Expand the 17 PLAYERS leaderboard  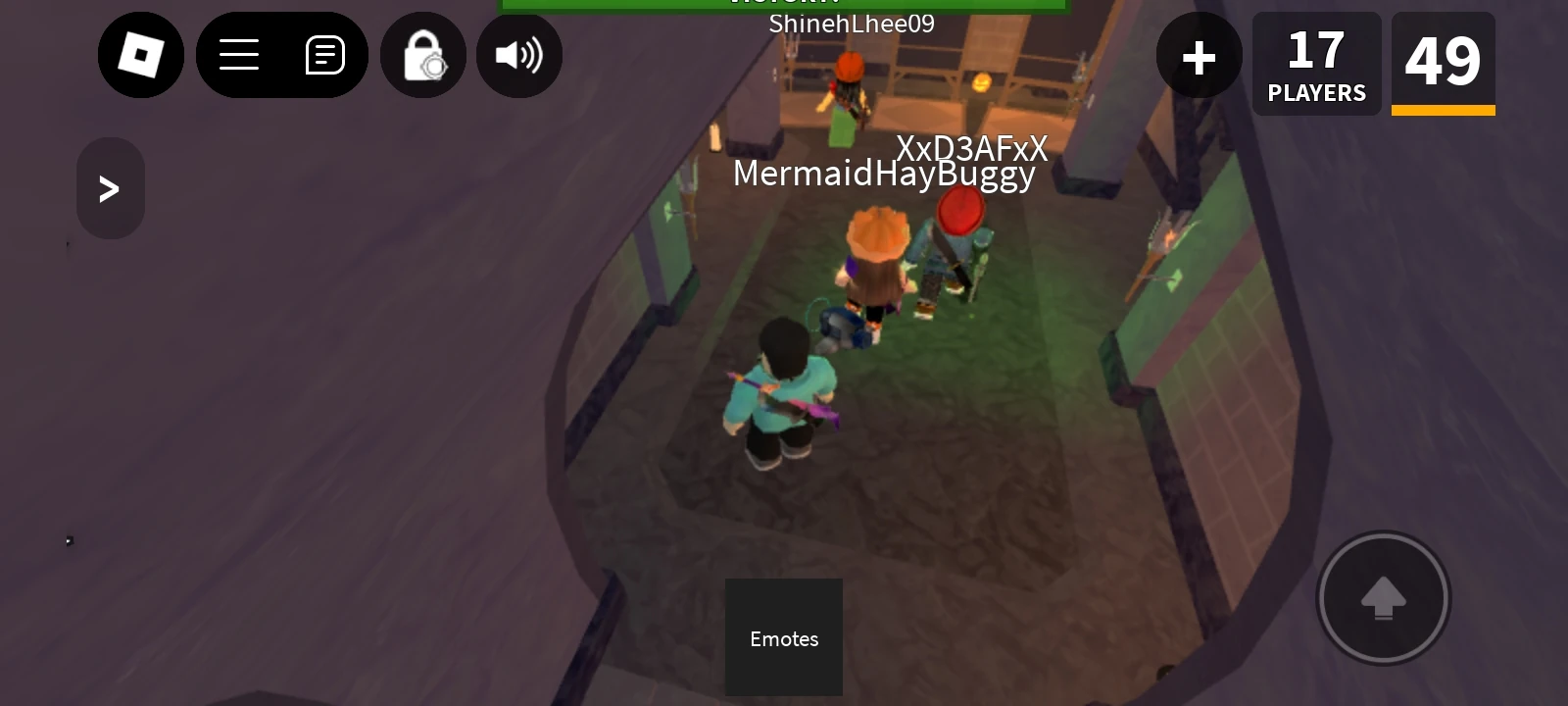click(x=1316, y=63)
